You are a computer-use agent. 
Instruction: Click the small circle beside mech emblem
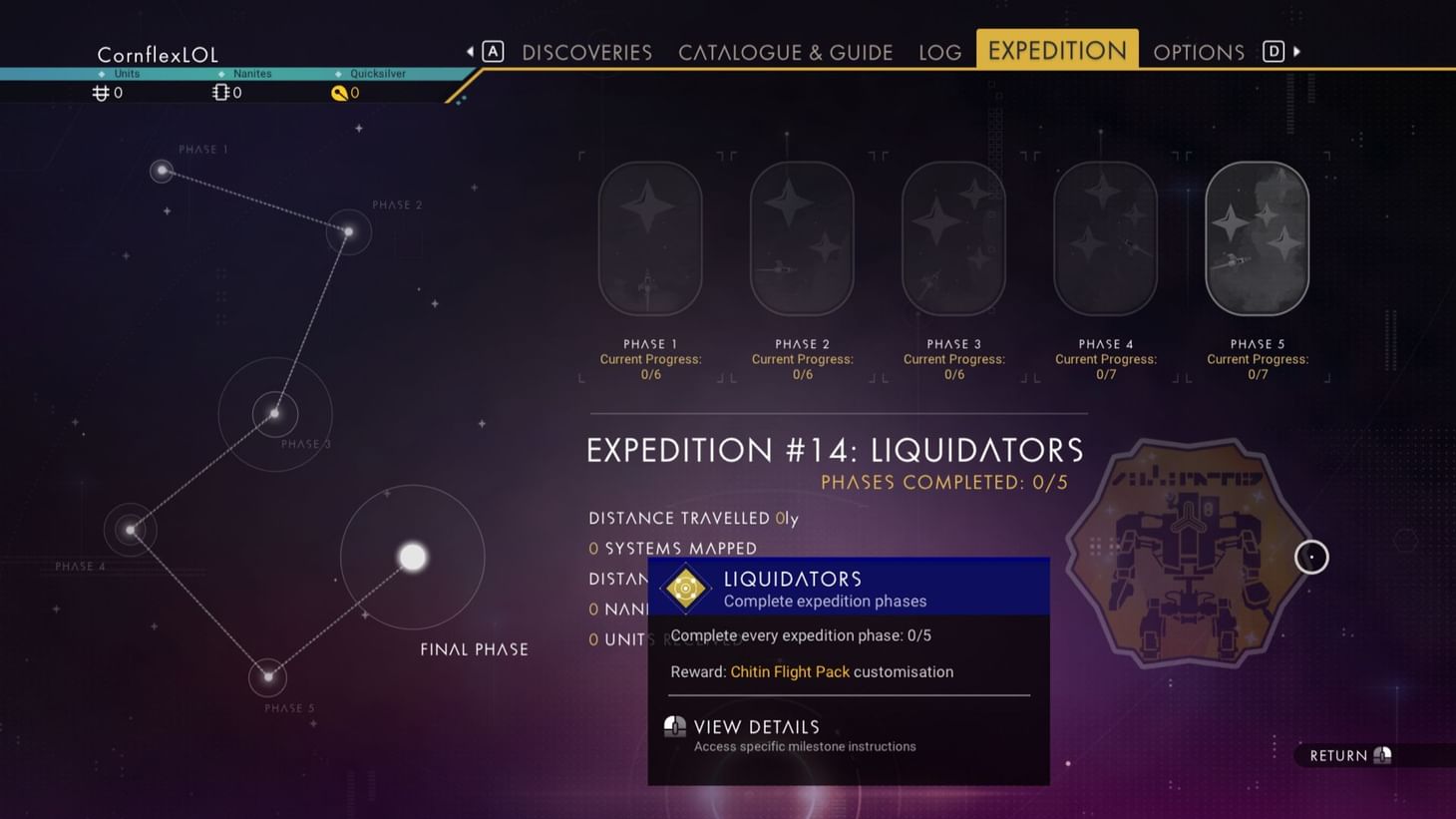(x=1311, y=557)
